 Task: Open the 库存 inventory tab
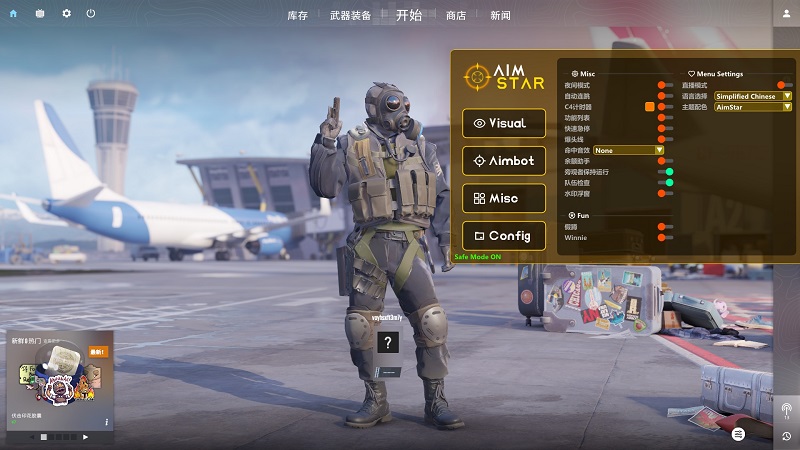pyautogui.click(x=297, y=15)
